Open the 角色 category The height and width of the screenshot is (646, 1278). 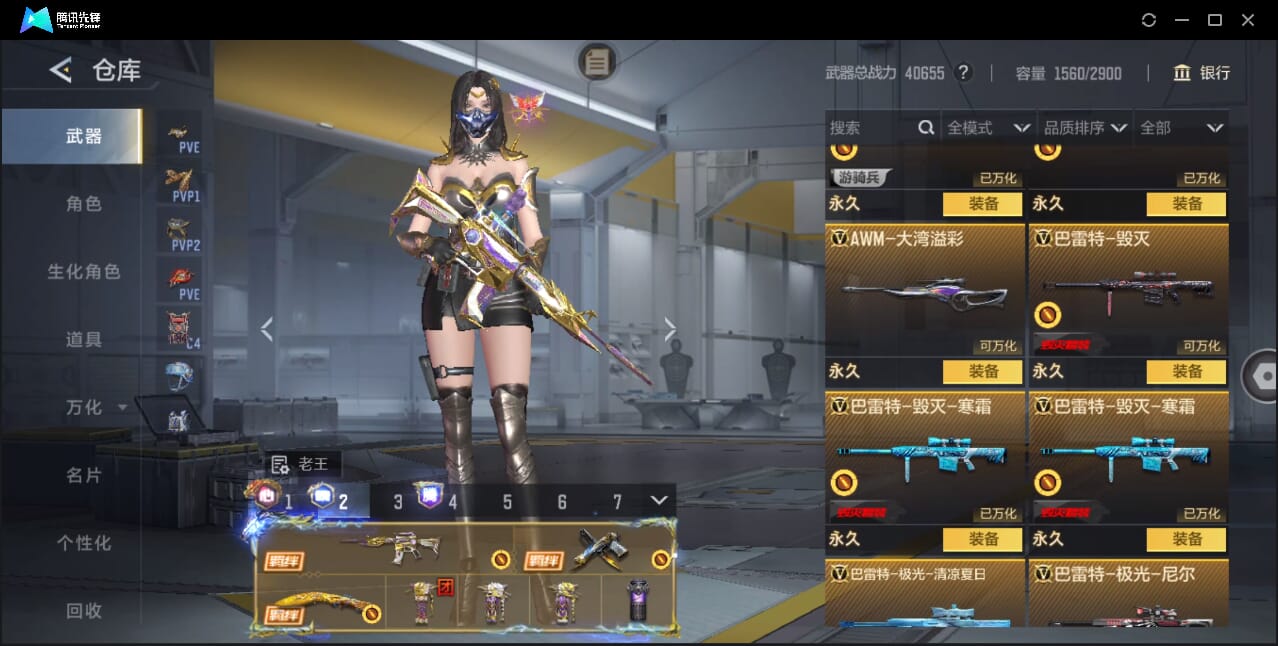click(x=84, y=204)
